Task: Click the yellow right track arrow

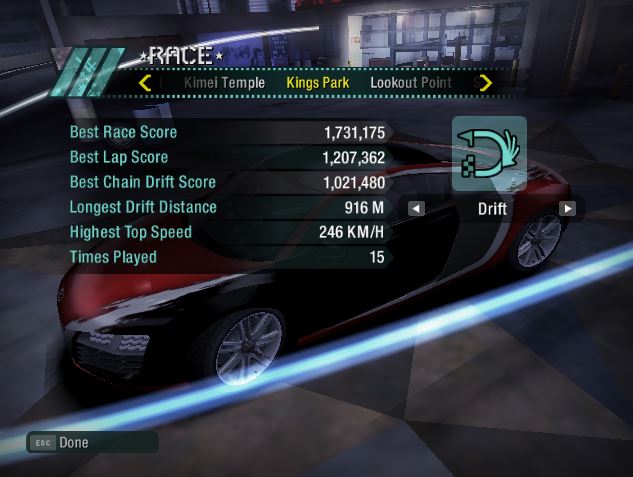Action: pyautogui.click(x=486, y=83)
